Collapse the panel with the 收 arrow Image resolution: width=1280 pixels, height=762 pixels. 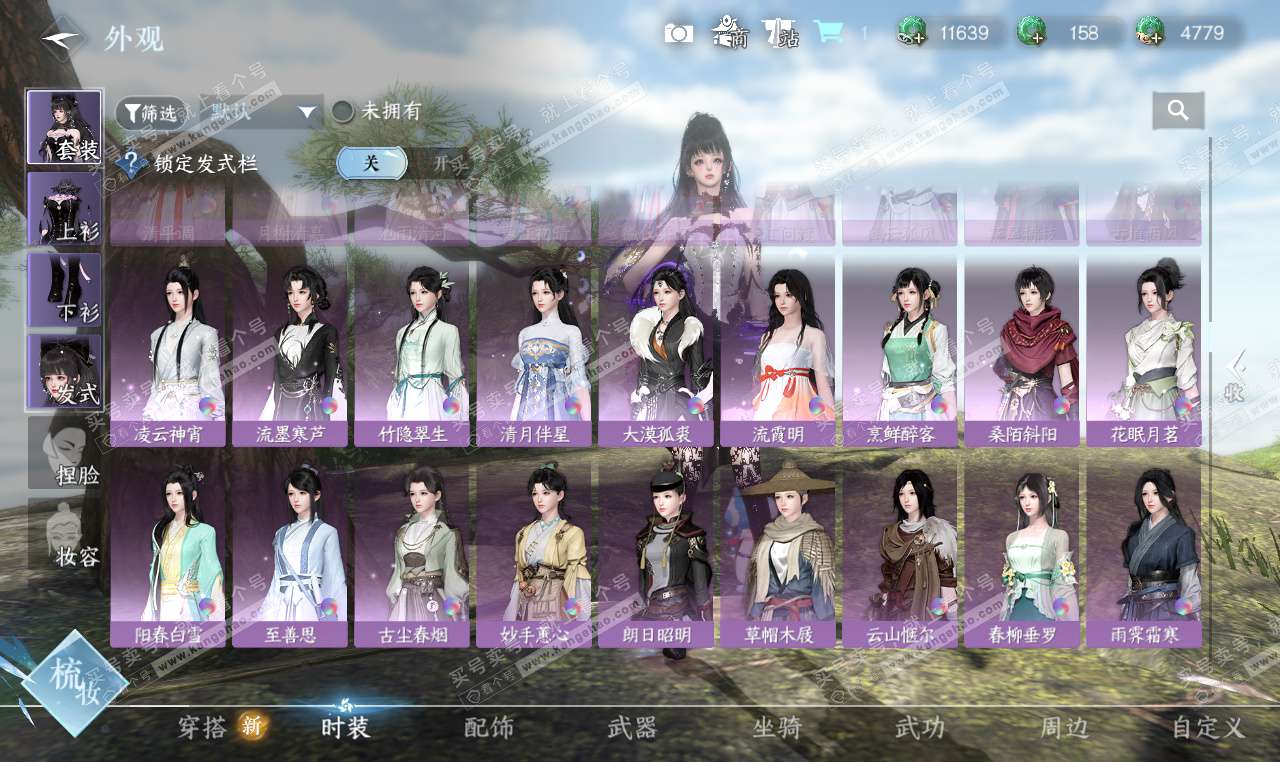(x=1236, y=376)
